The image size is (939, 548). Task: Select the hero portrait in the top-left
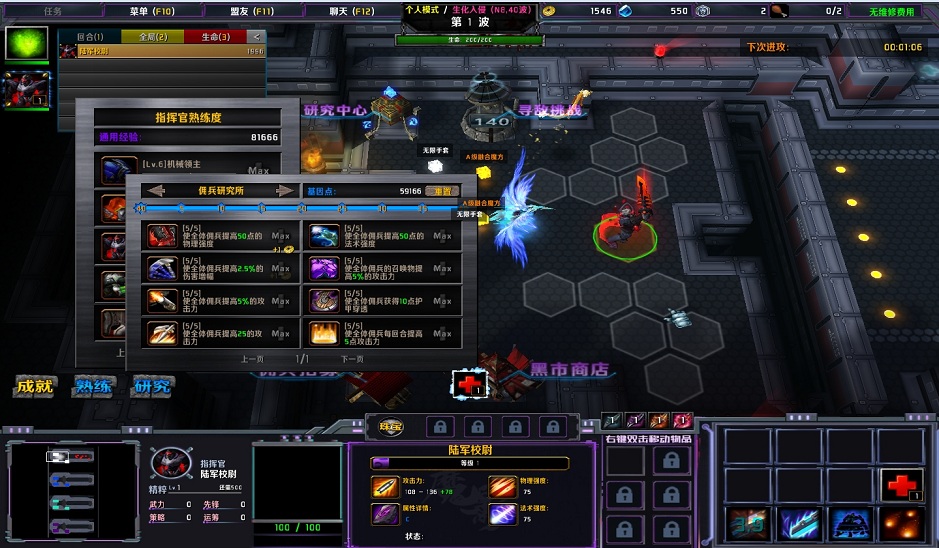26,90
